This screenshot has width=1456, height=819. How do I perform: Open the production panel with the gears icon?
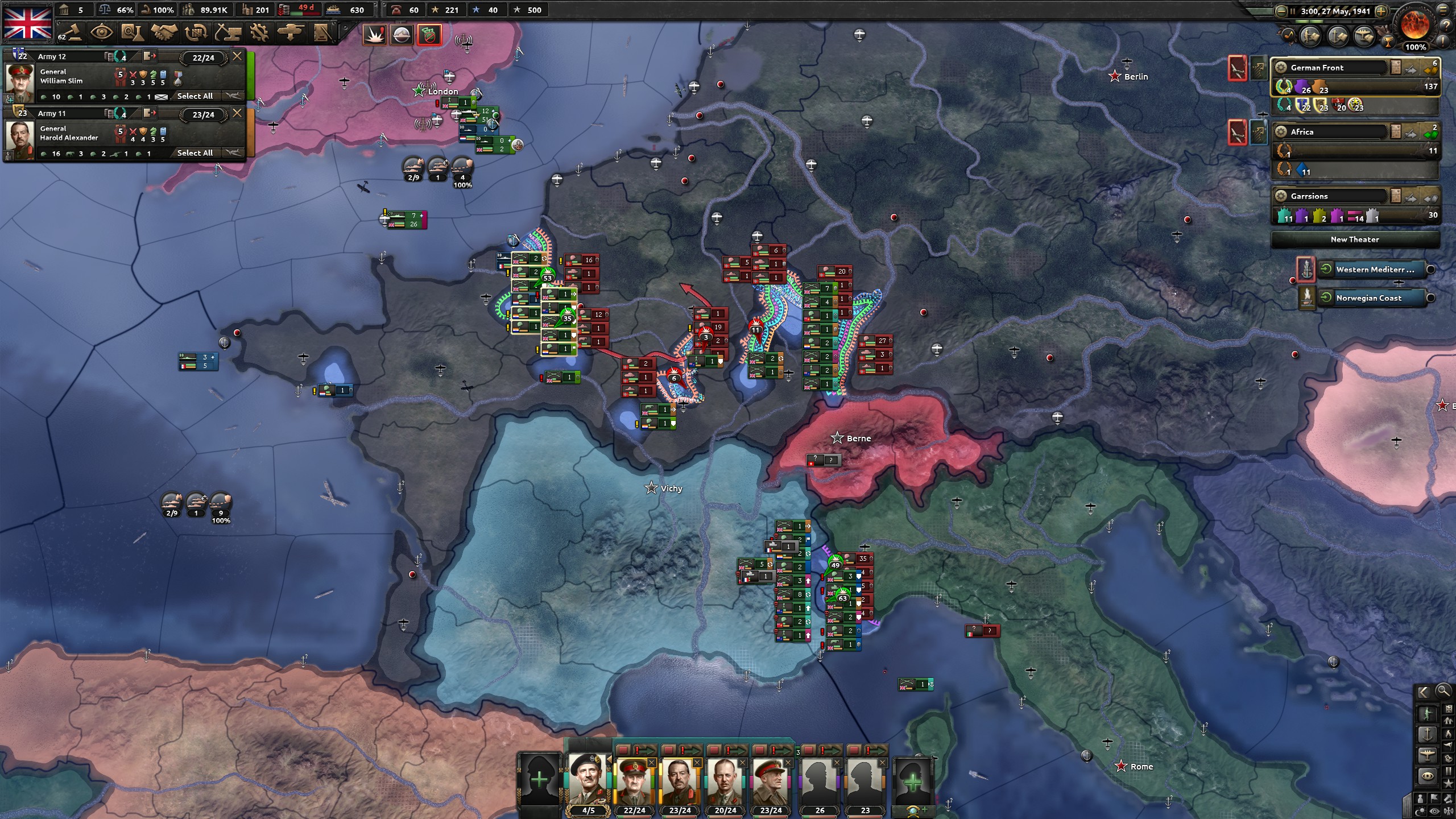(259, 32)
